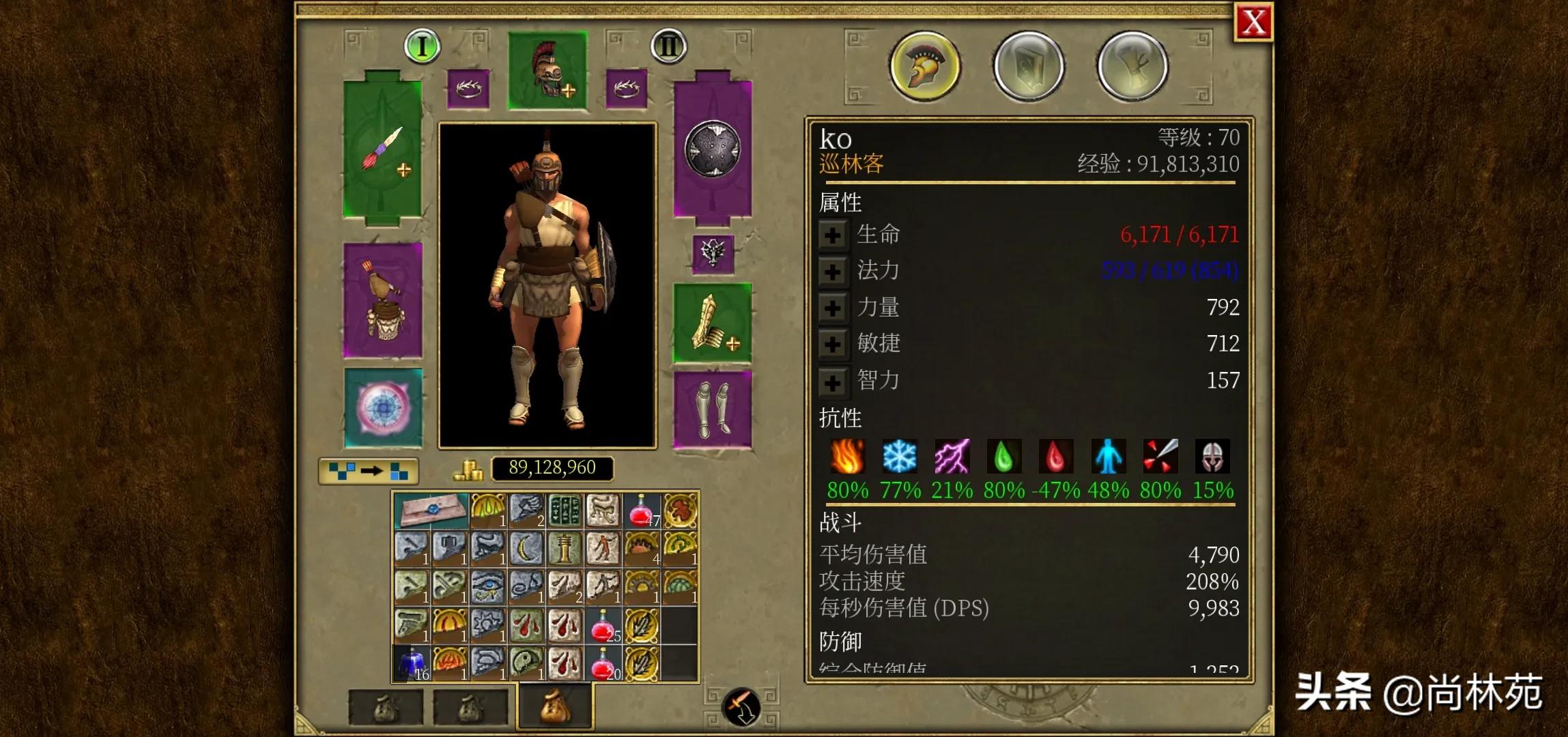Select the amulet slot with horned pendant
The width and height of the screenshot is (1568, 737).
713,254
